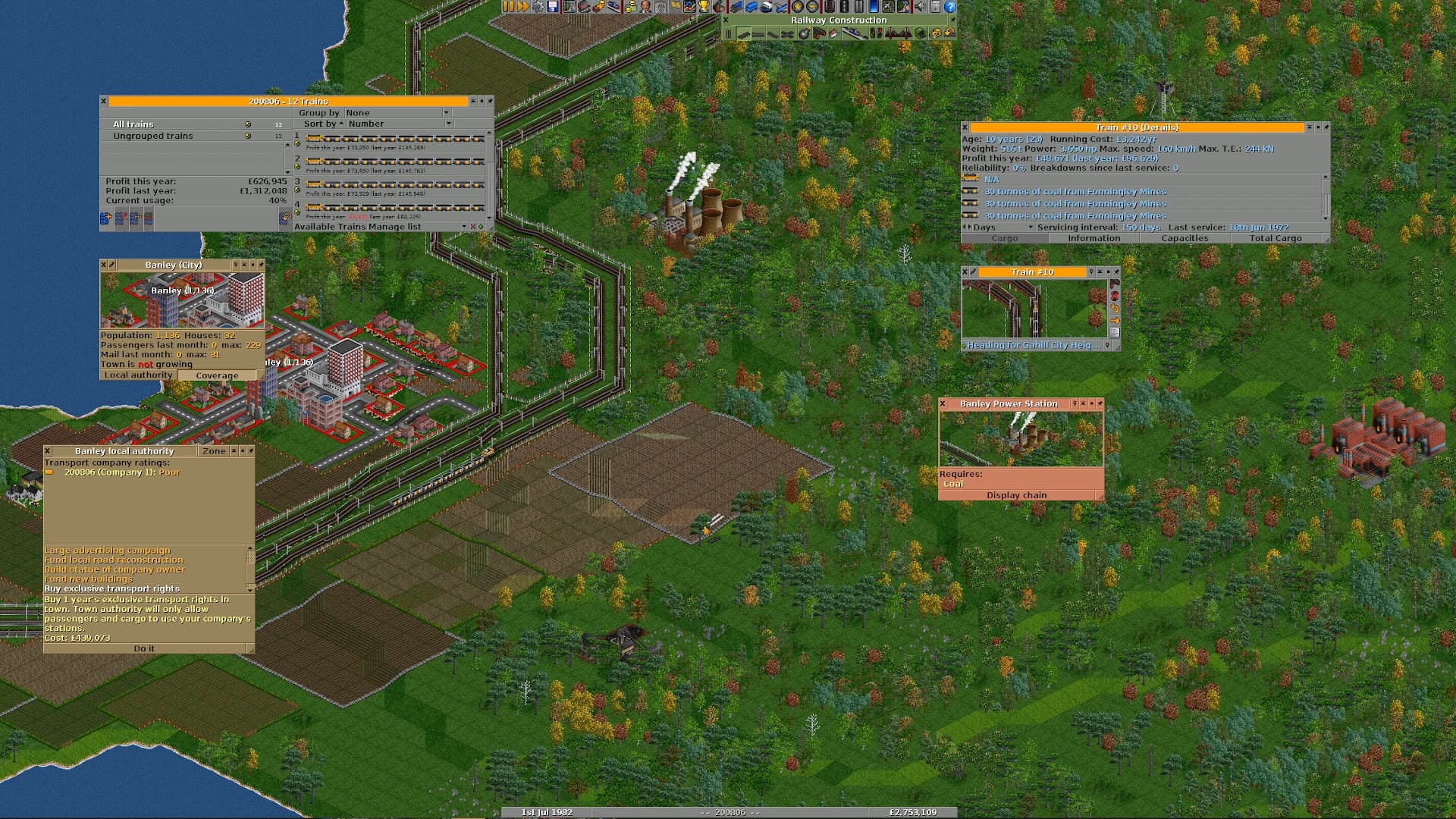Select the build train depot tool
Screen dimensions: 1456x819
click(820, 33)
